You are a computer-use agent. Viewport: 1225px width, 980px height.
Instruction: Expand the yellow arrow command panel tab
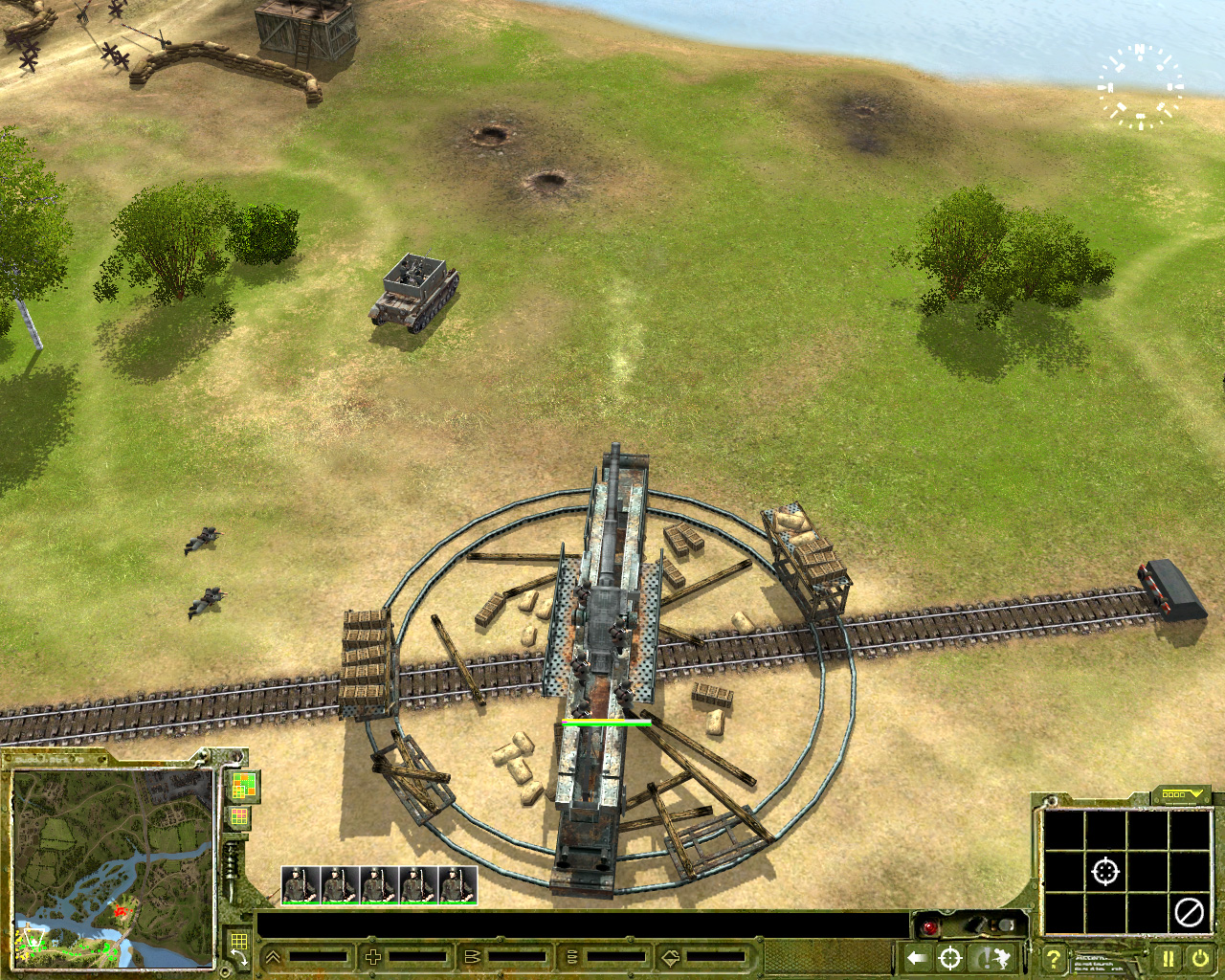click(x=1181, y=794)
